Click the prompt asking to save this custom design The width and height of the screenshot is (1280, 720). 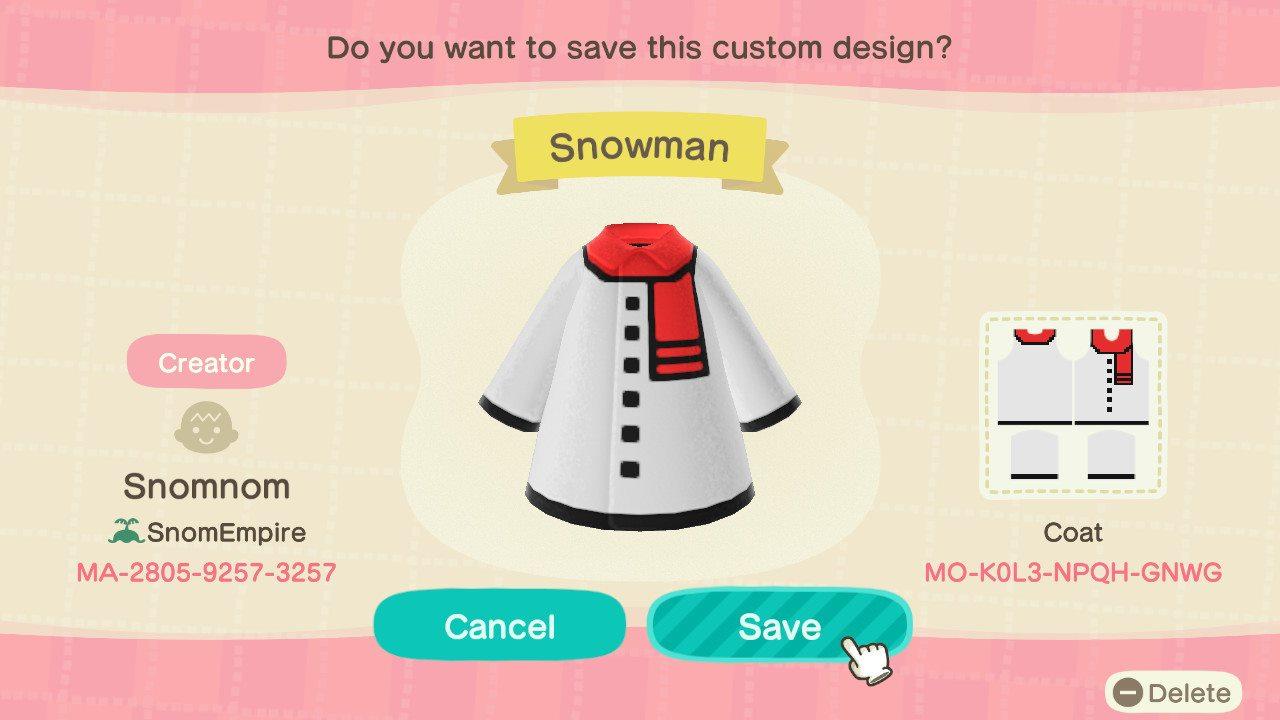pyautogui.click(x=640, y=47)
